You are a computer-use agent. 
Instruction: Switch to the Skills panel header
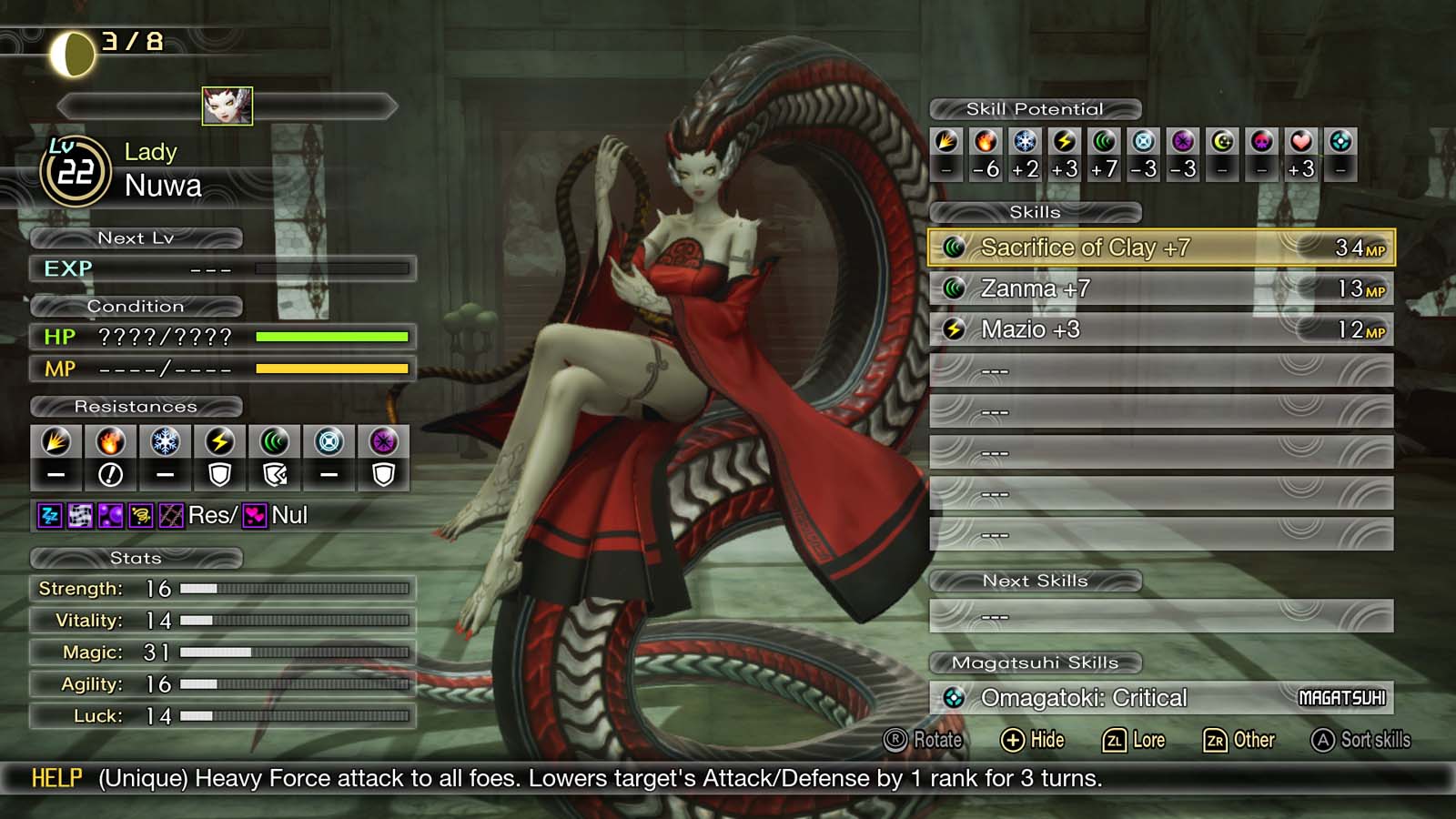tap(1037, 211)
